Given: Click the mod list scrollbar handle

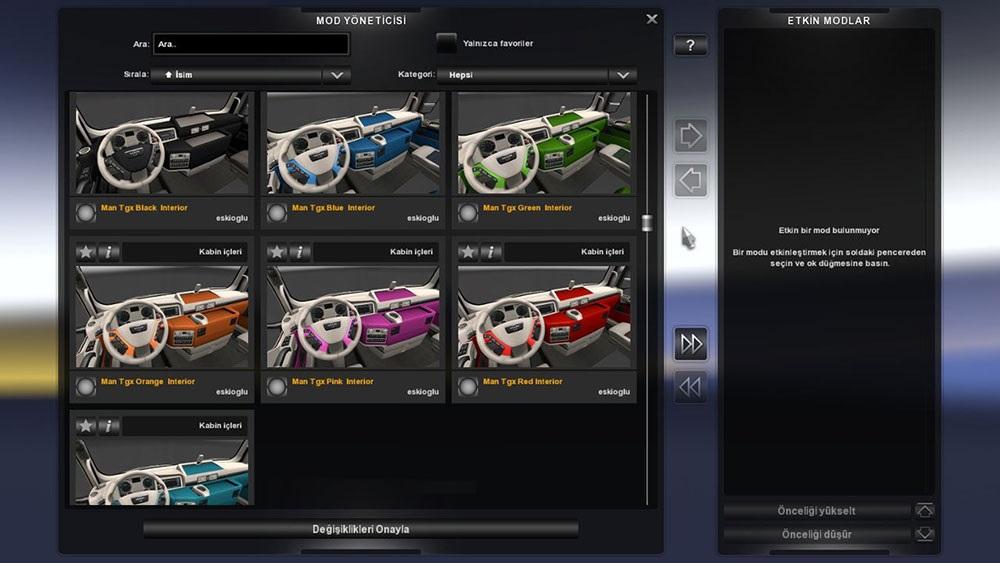Looking at the screenshot, I should click(x=647, y=222).
